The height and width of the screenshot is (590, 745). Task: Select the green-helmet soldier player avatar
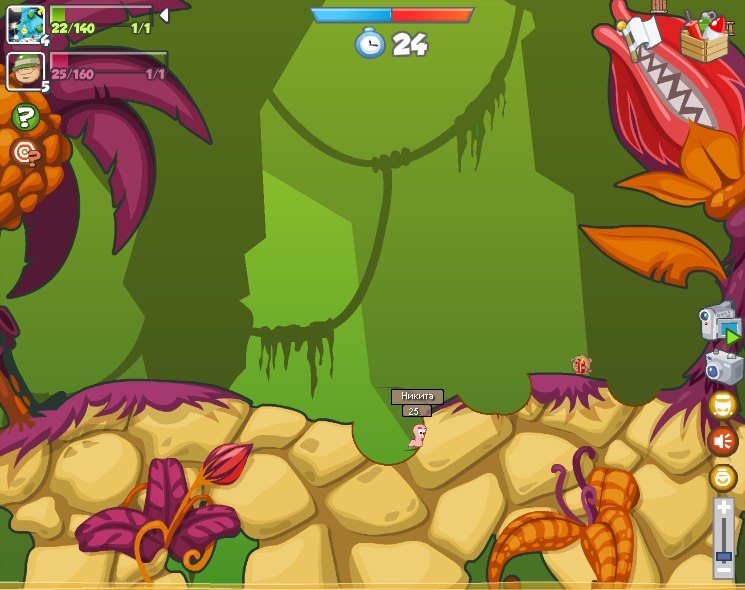tap(25, 70)
